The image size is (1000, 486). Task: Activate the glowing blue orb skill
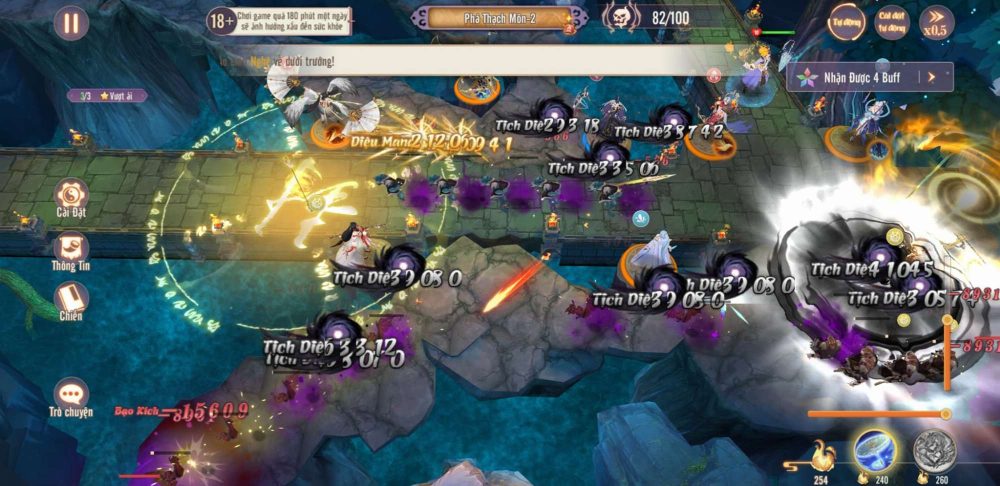[x=875, y=452]
